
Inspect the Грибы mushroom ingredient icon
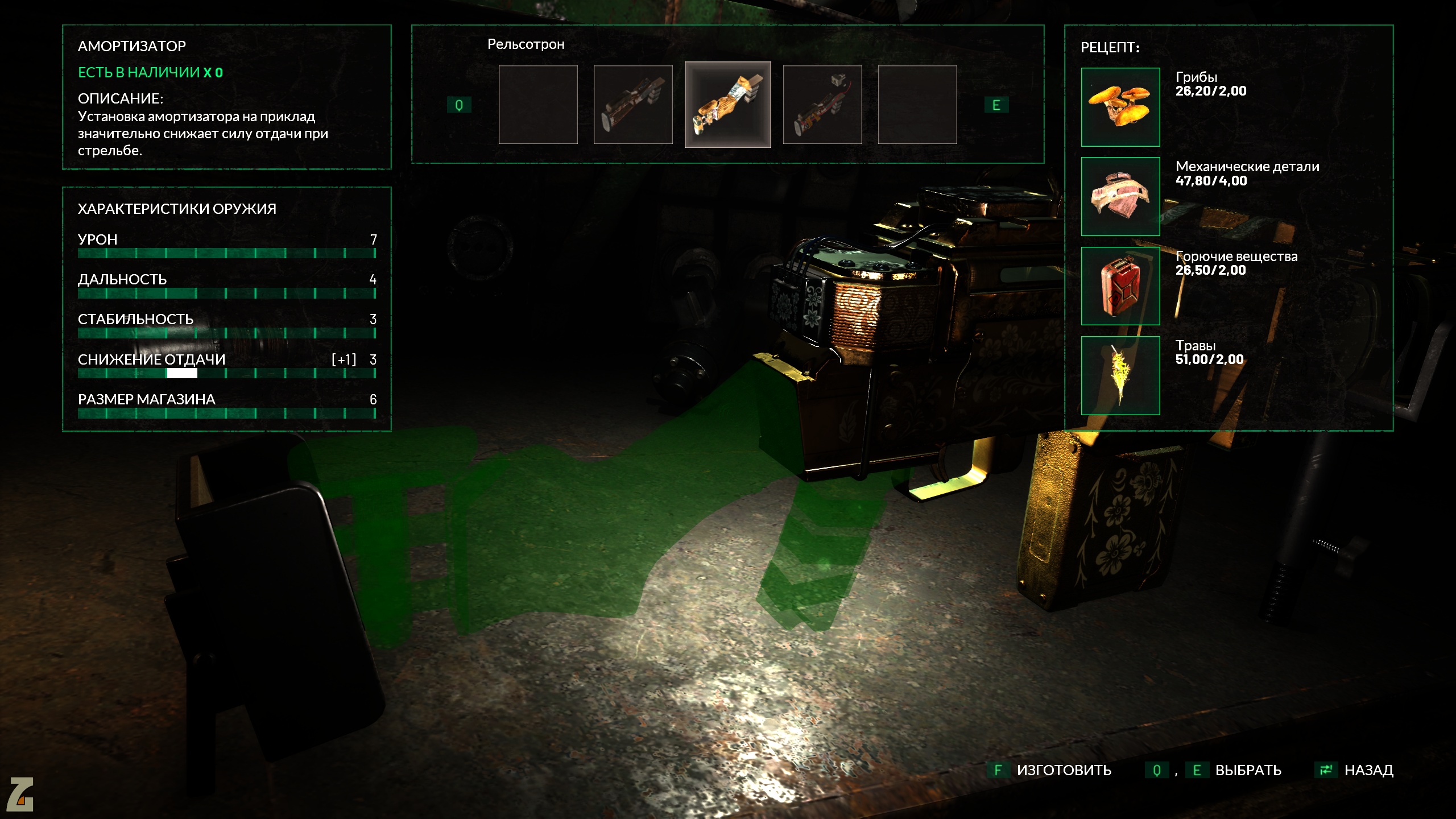1120,107
